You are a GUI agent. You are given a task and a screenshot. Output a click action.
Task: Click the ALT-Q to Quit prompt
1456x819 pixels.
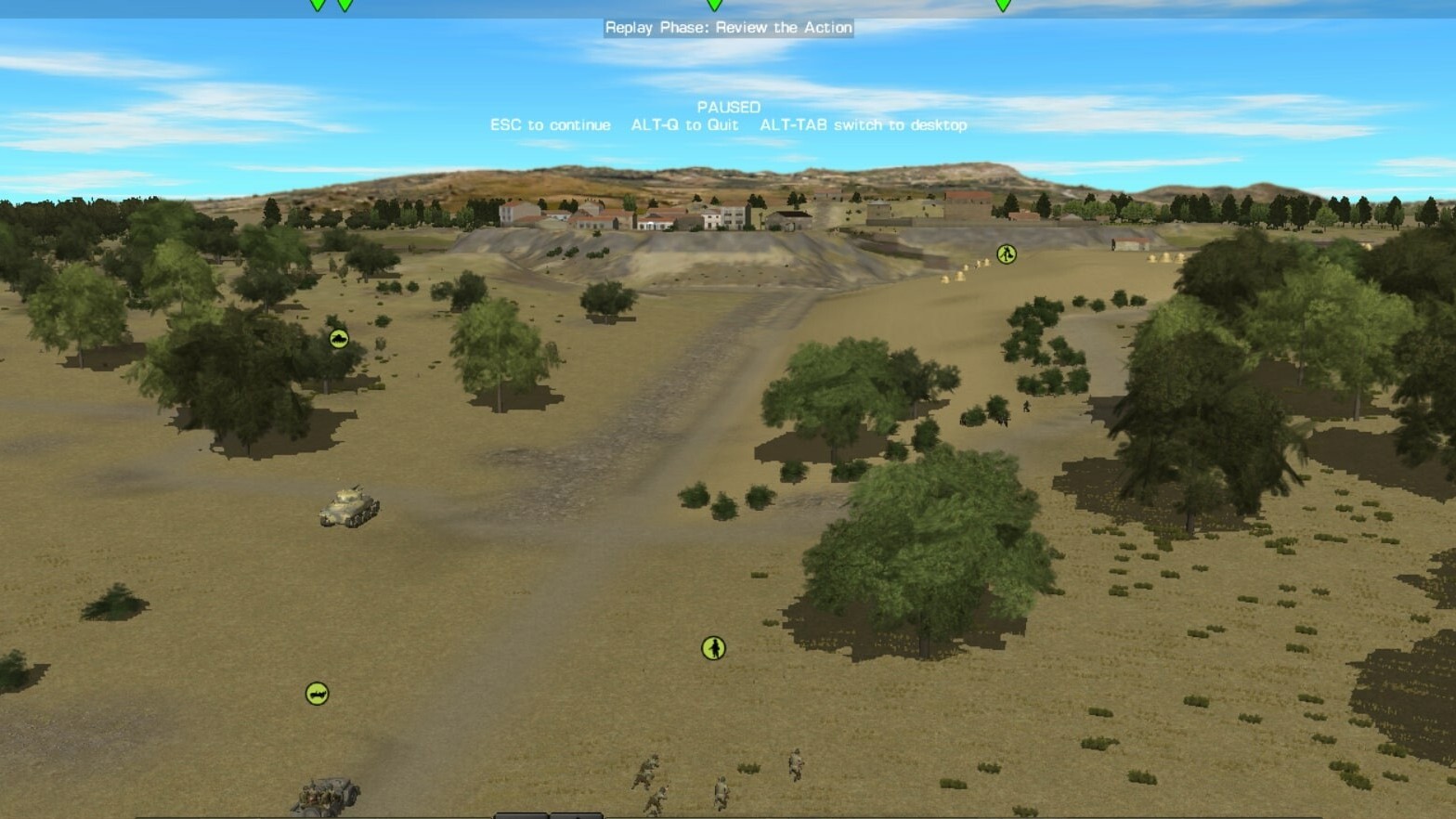click(x=685, y=124)
